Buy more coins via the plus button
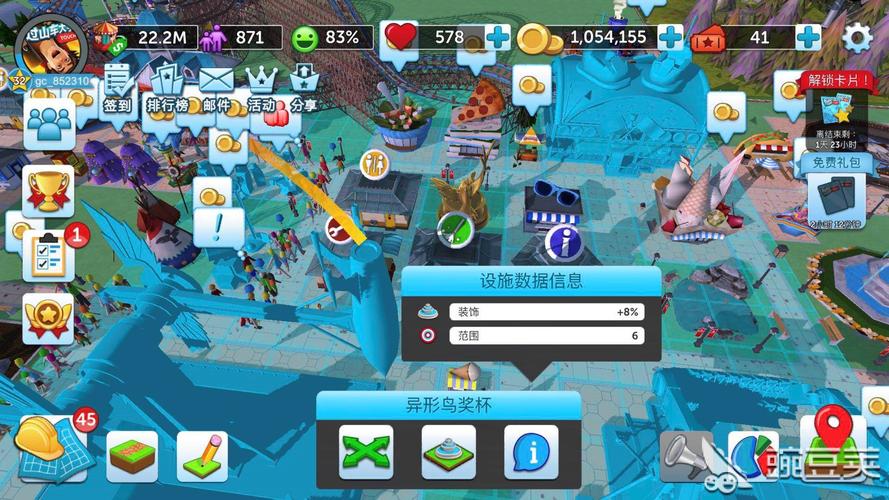 [671, 38]
